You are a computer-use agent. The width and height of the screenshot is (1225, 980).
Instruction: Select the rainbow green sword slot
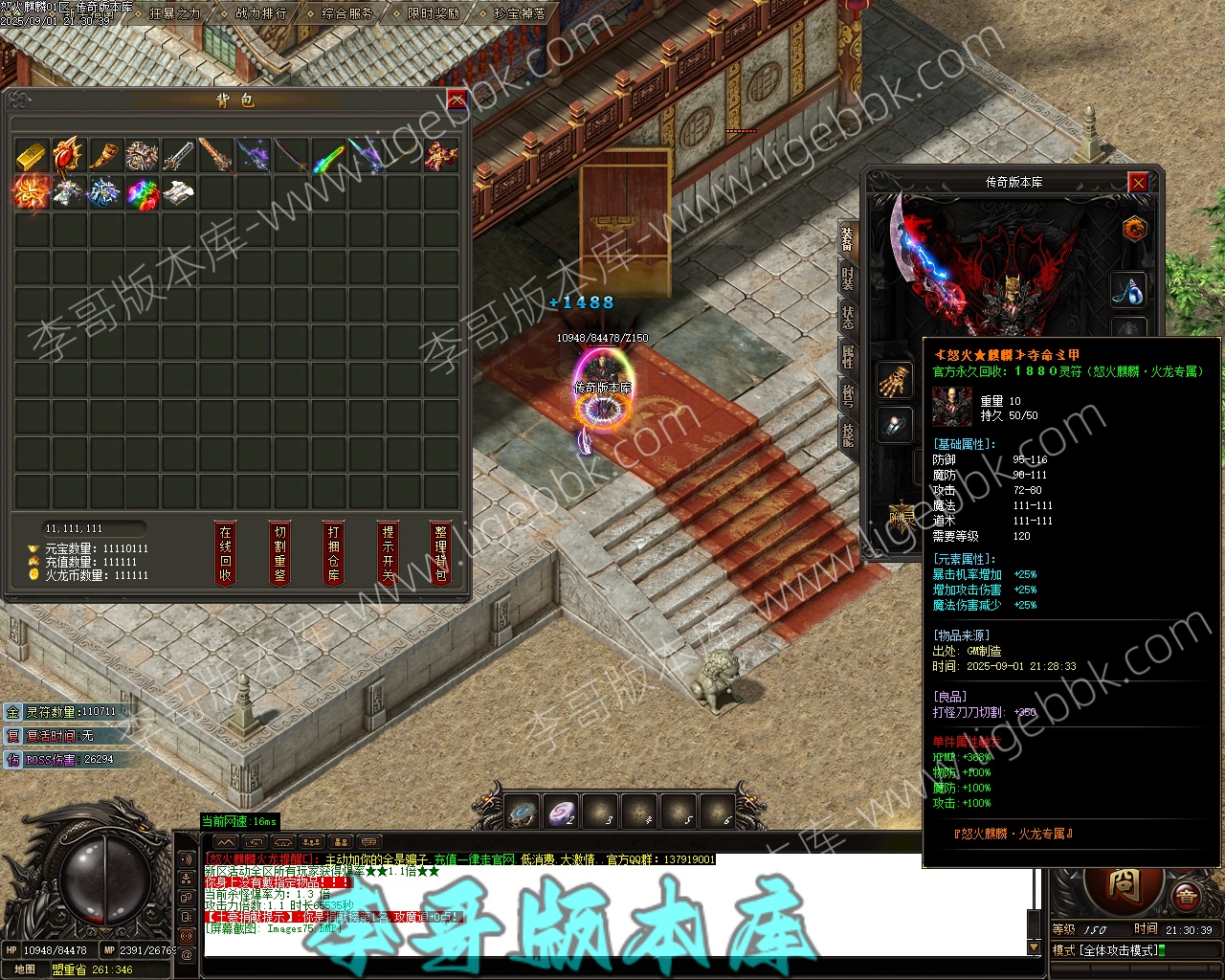click(x=328, y=156)
